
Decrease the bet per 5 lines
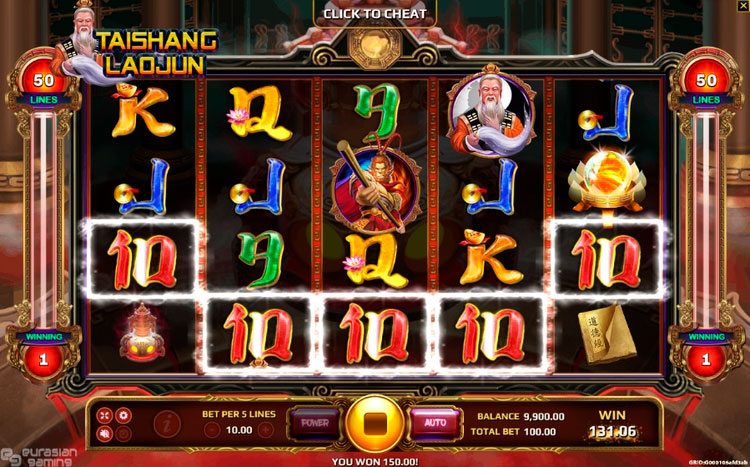212,430
